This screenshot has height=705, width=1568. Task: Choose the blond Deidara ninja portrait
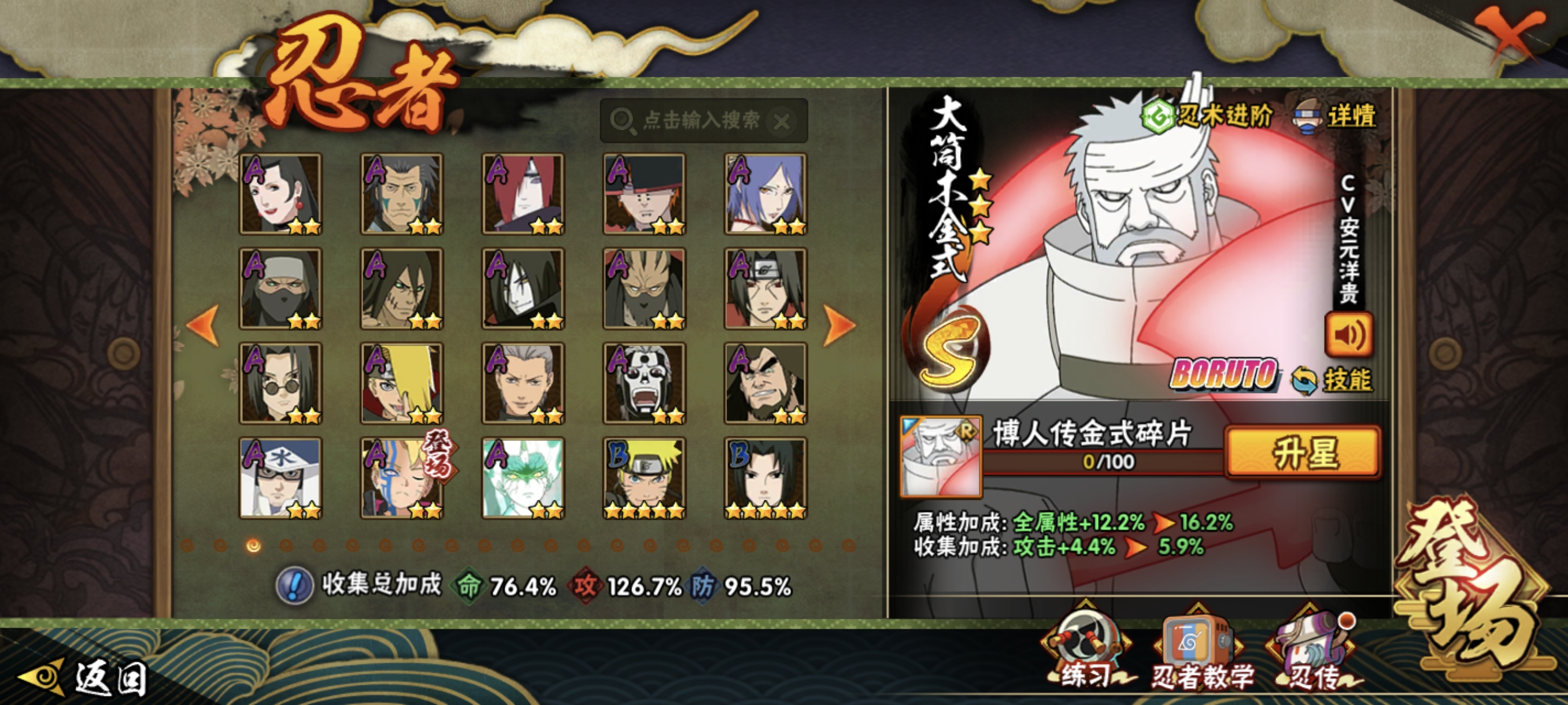pos(402,383)
